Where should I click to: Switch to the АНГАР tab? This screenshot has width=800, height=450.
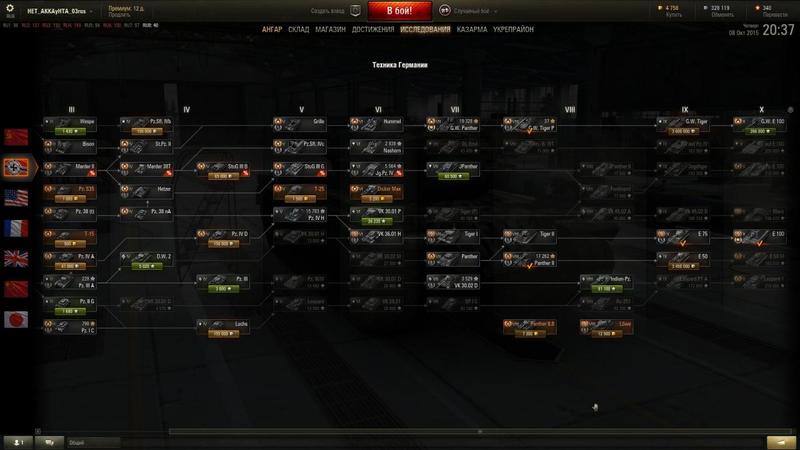pos(272,30)
